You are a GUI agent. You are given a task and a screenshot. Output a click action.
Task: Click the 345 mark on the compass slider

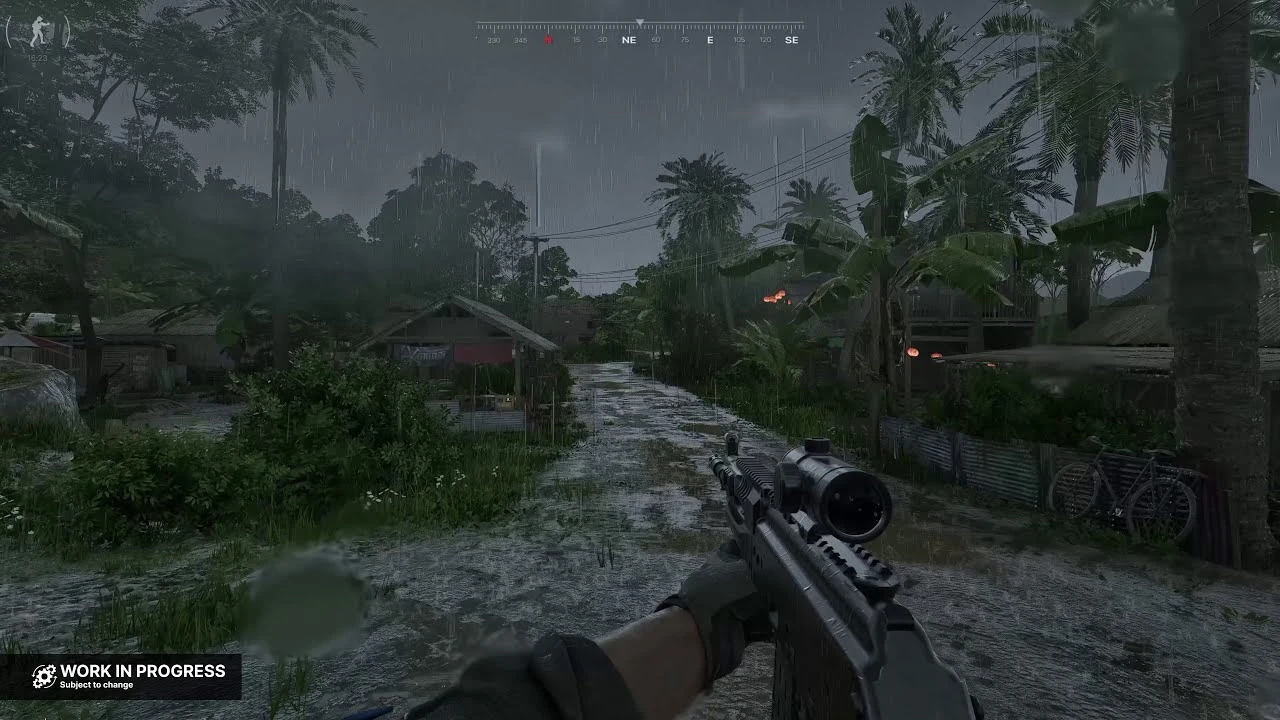[x=521, y=38]
